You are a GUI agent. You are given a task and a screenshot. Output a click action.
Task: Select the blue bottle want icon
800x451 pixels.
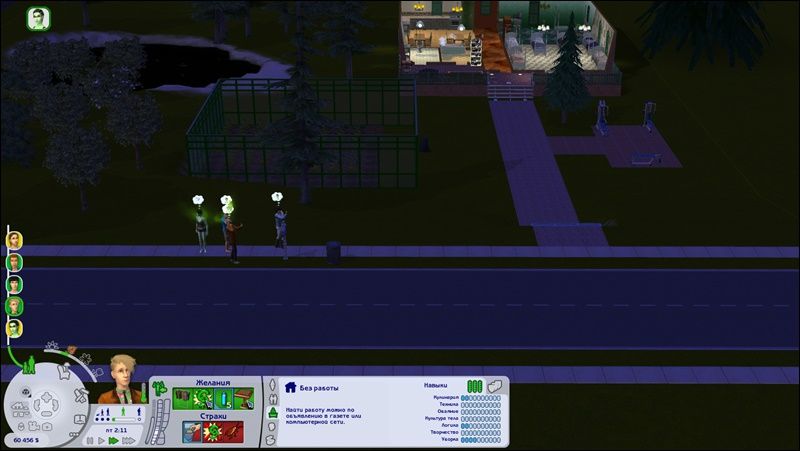(223, 399)
